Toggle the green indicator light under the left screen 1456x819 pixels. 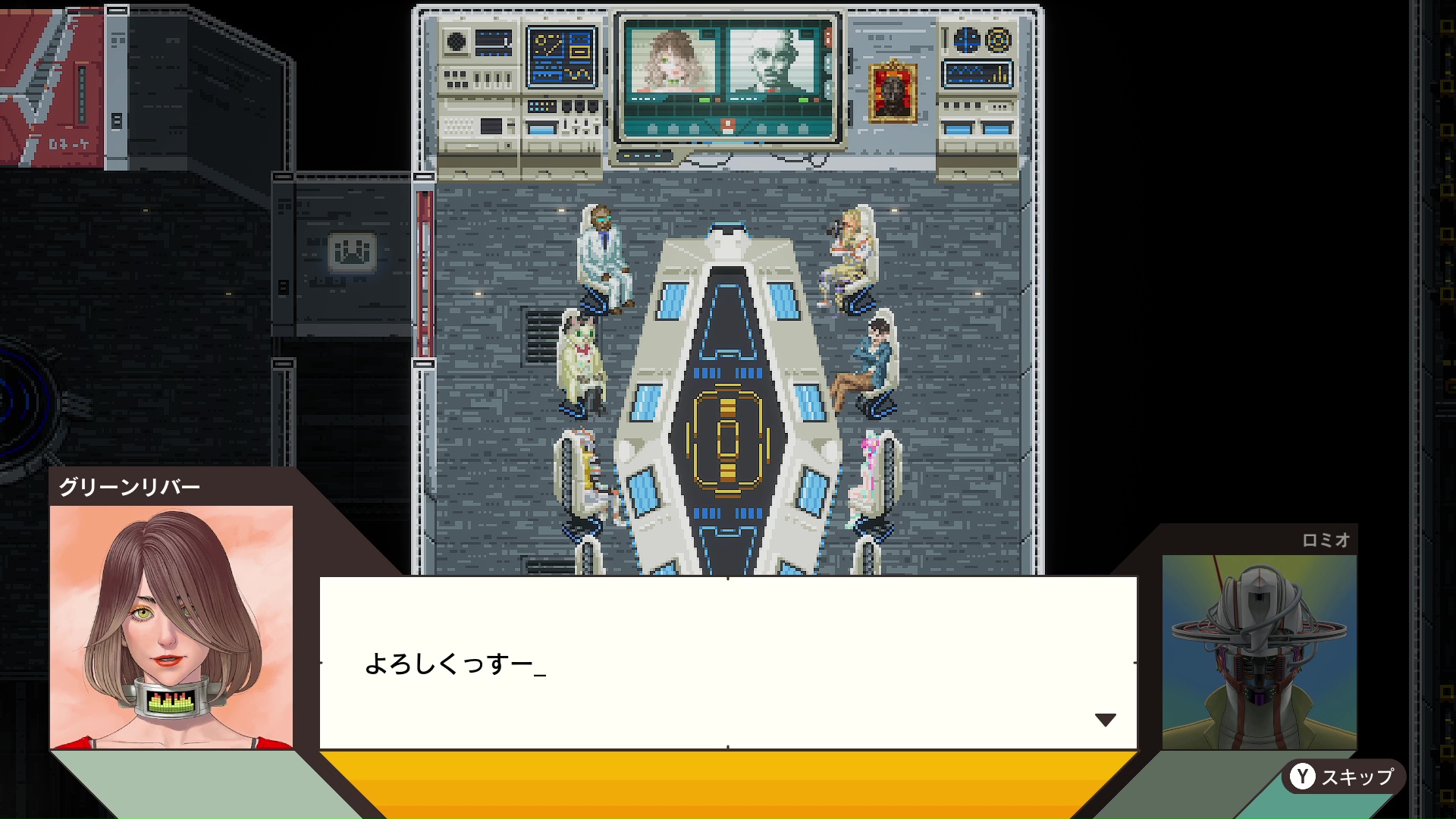pyautogui.click(x=704, y=99)
